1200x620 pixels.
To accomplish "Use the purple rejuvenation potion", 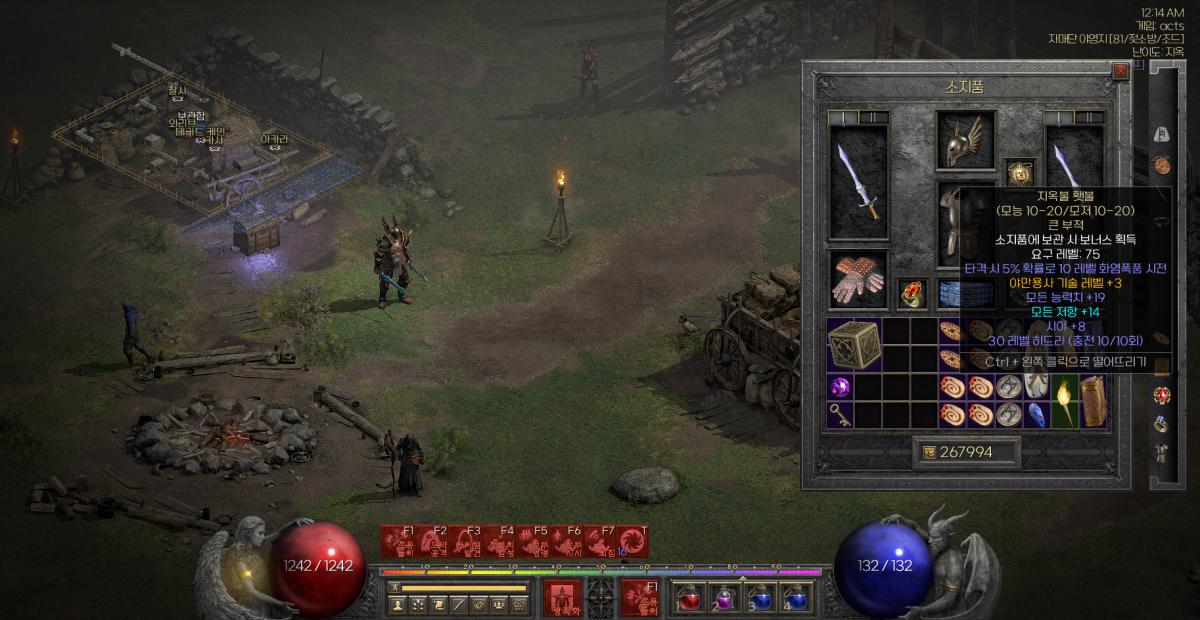I will [725, 597].
